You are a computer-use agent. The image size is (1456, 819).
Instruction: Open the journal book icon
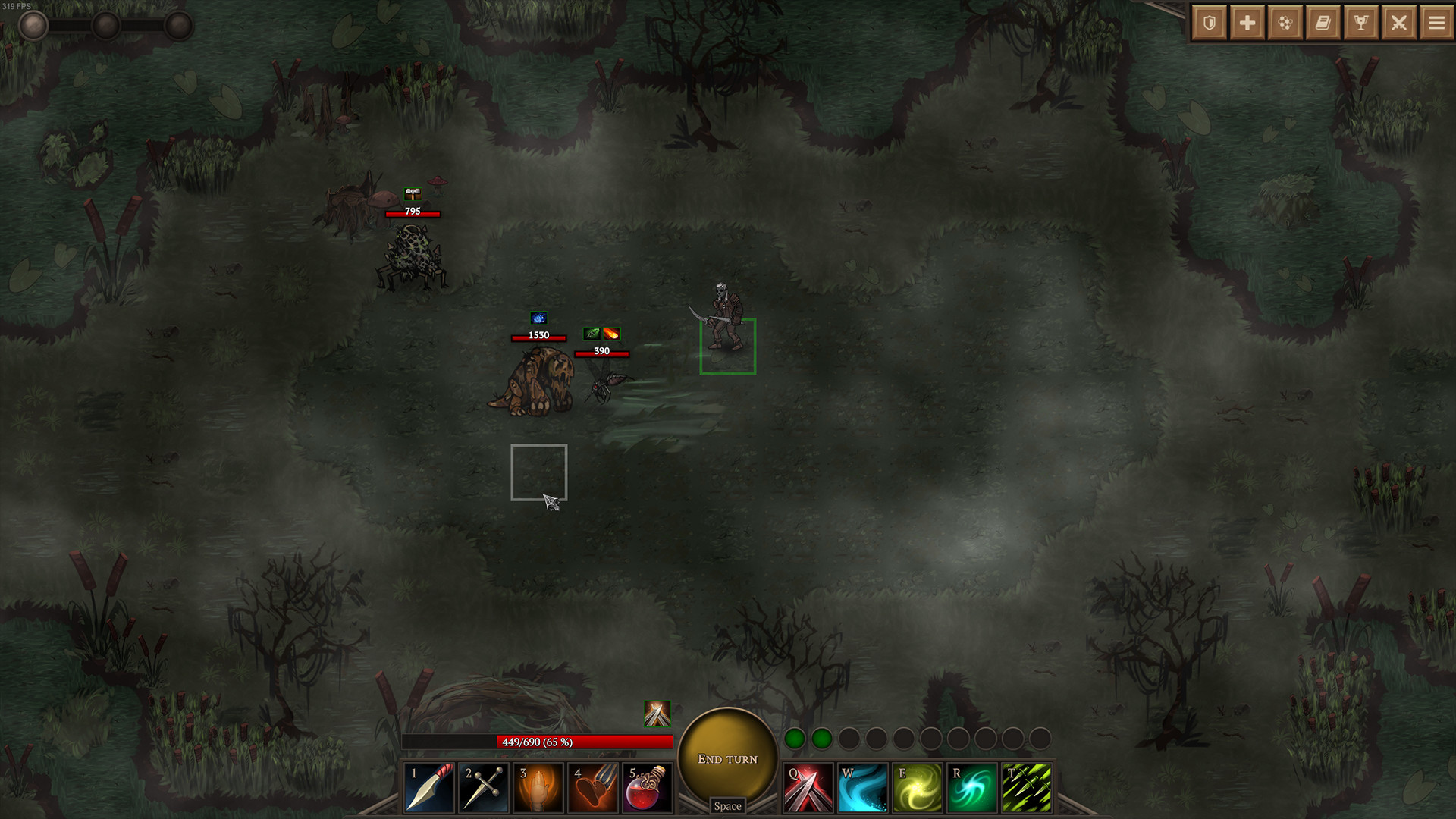[x=1323, y=22]
